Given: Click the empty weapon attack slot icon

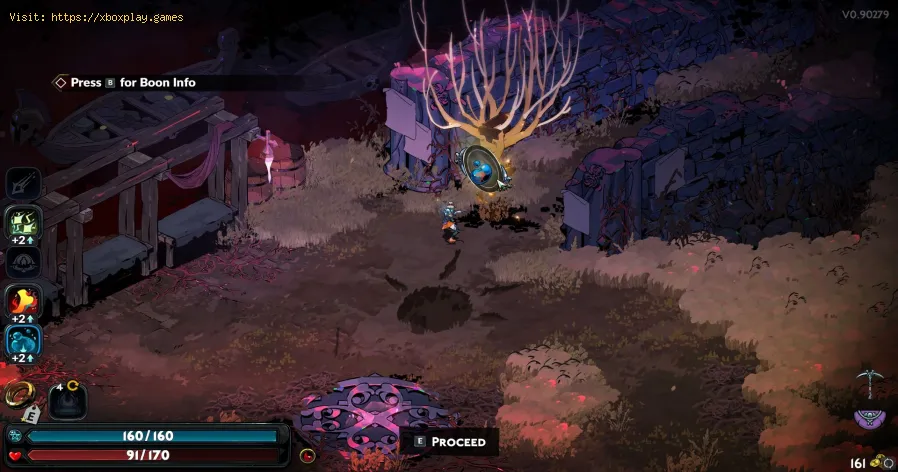Looking at the screenshot, I should pos(23,184).
